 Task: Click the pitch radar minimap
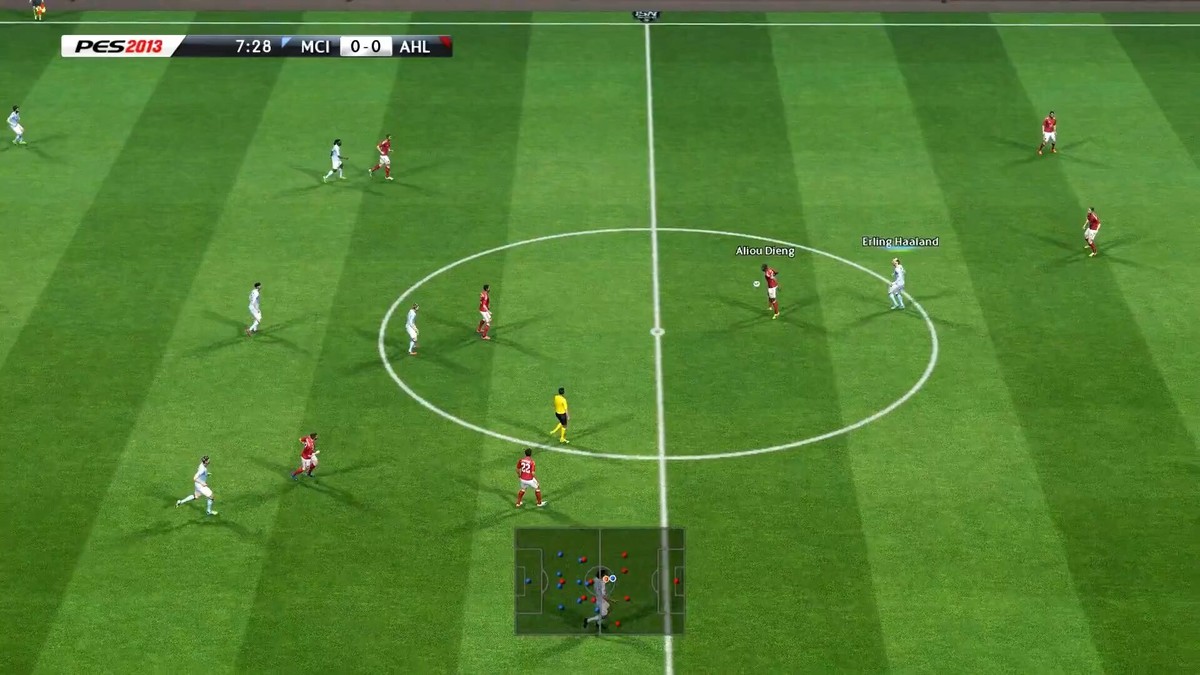pos(599,581)
